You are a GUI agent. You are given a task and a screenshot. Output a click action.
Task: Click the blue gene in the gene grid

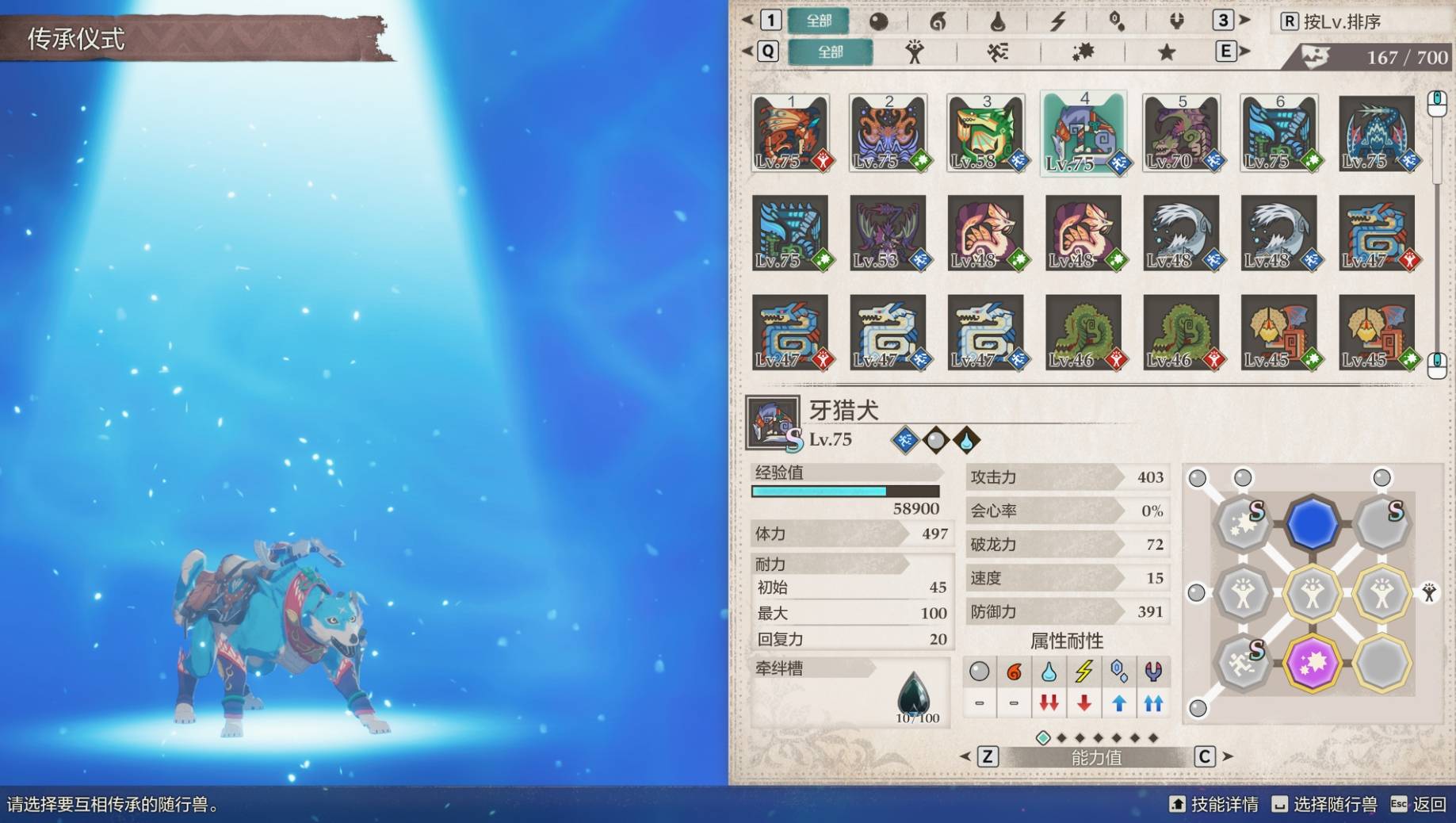point(1312,523)
